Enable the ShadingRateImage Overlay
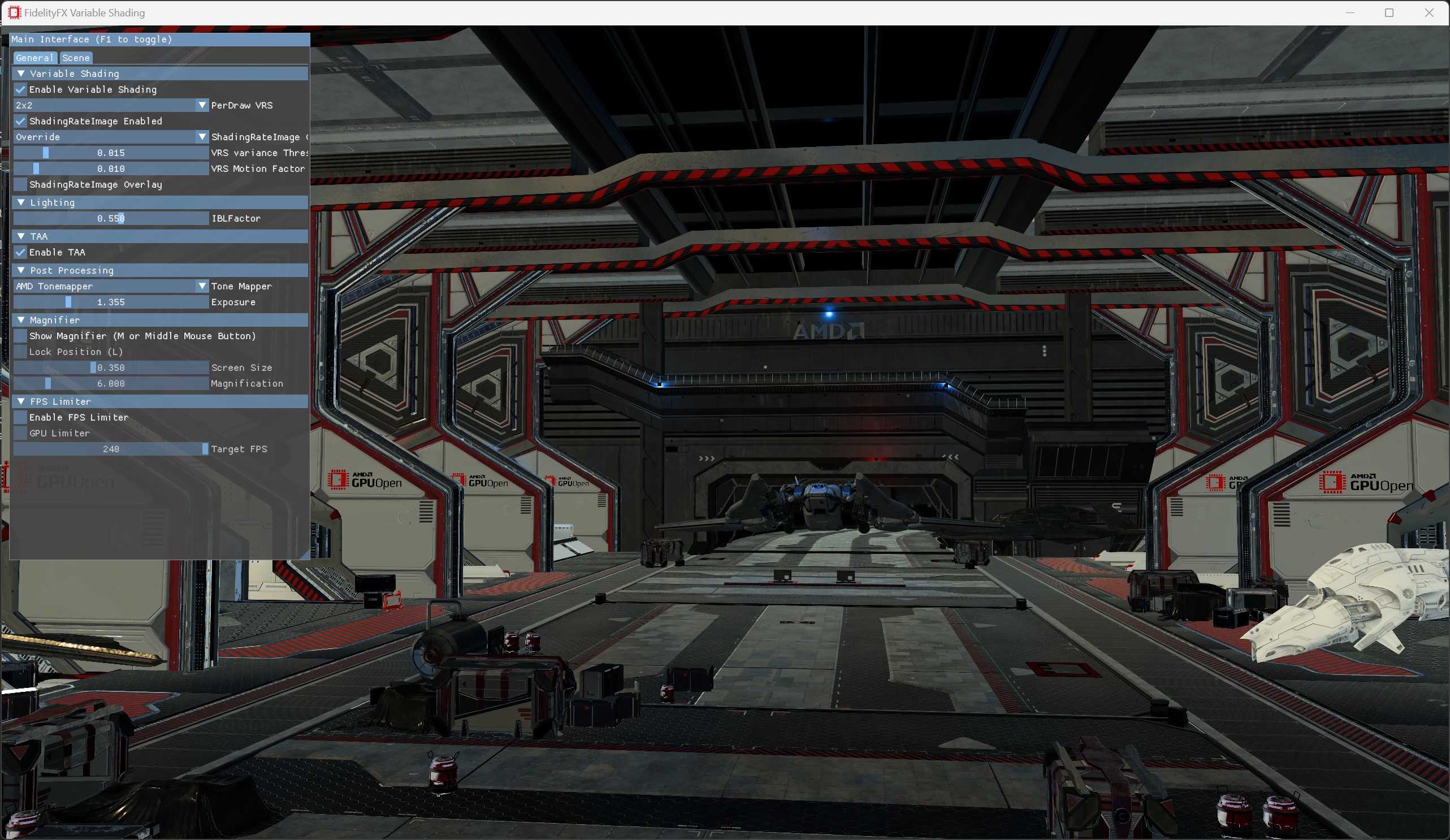 pyautogui.click(x=21, y=185)
